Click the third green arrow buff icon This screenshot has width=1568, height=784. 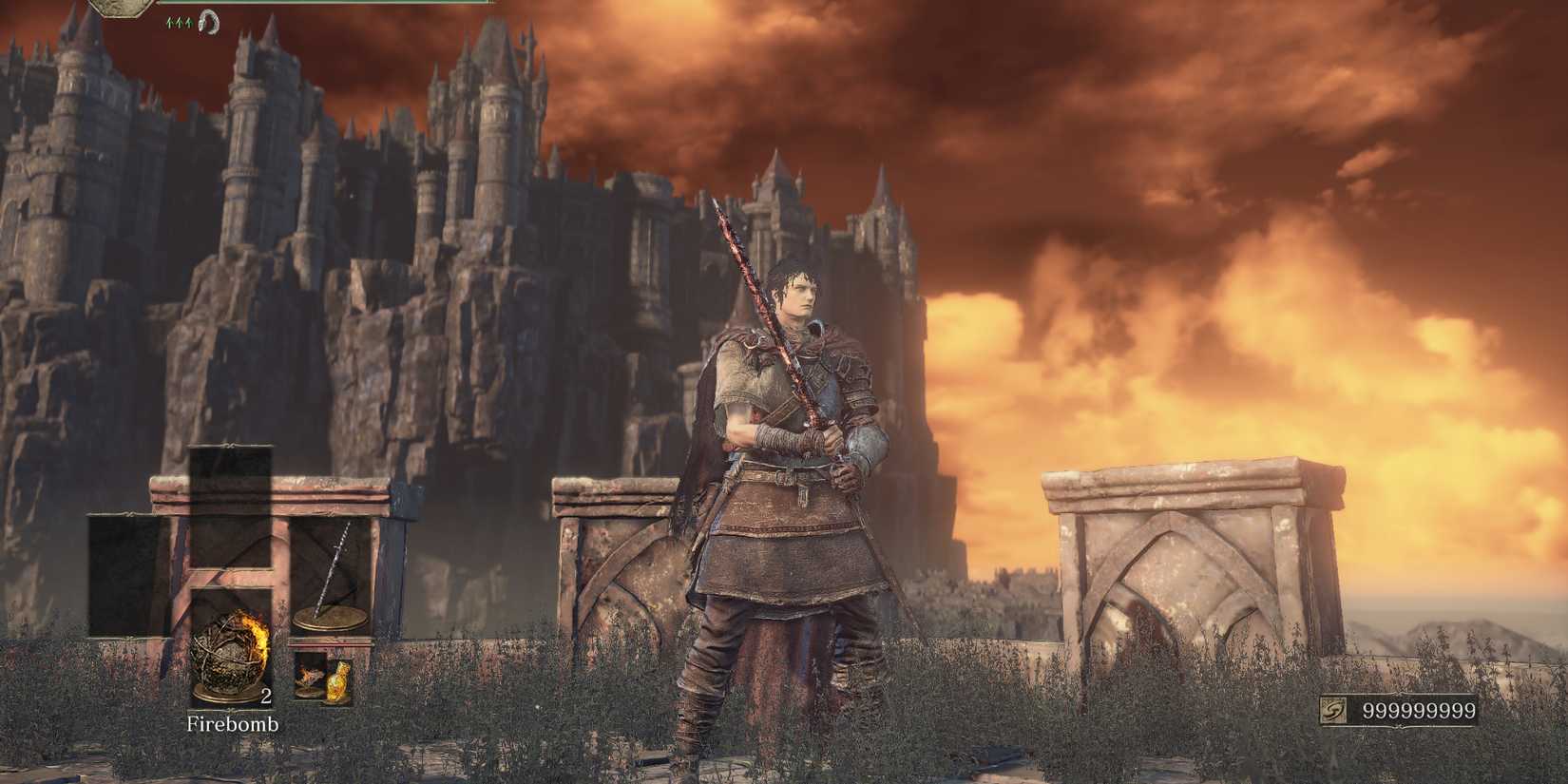[x=187, y=21]
